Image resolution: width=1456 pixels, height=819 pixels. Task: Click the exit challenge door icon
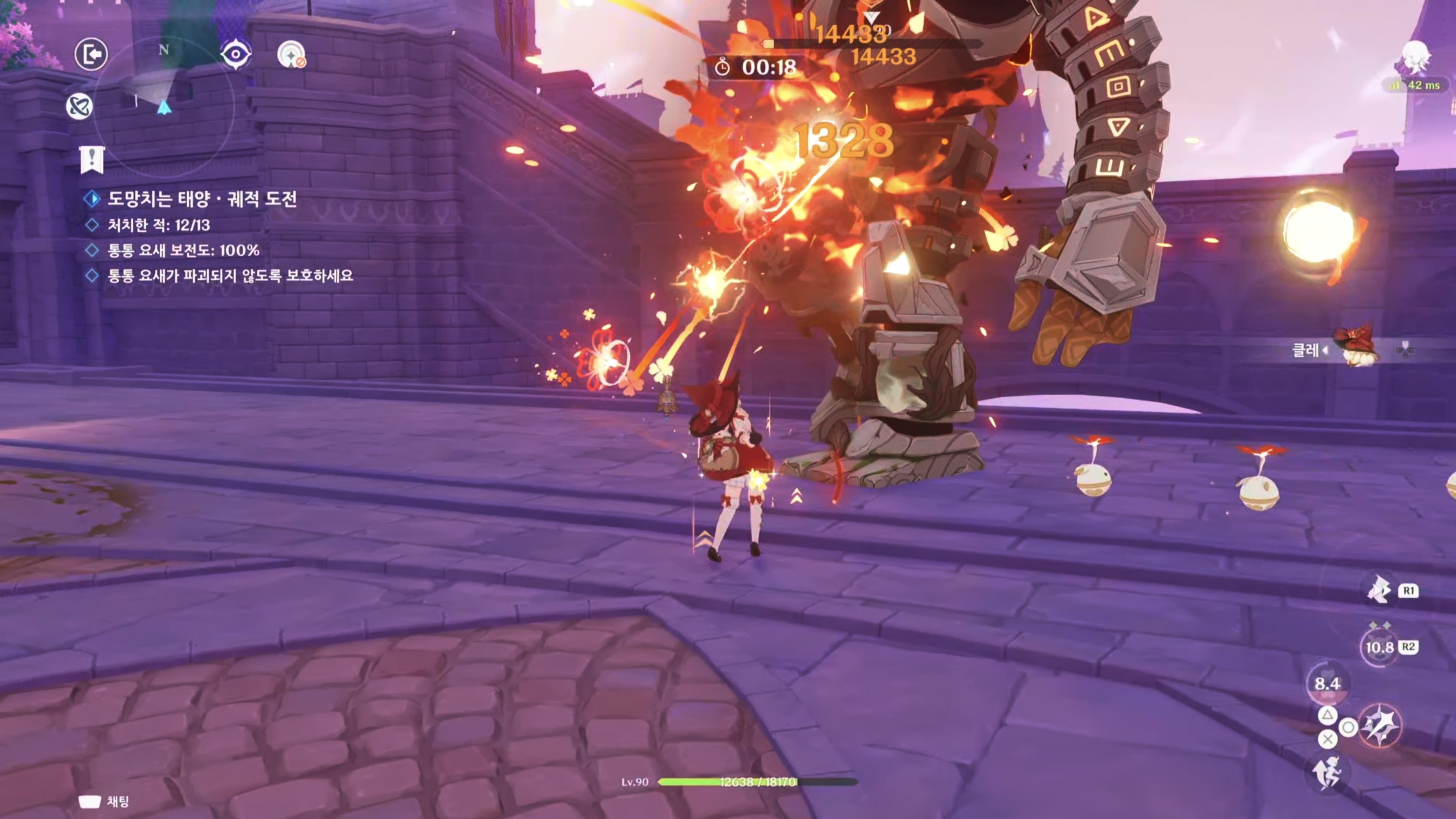(x=91, y=54)
